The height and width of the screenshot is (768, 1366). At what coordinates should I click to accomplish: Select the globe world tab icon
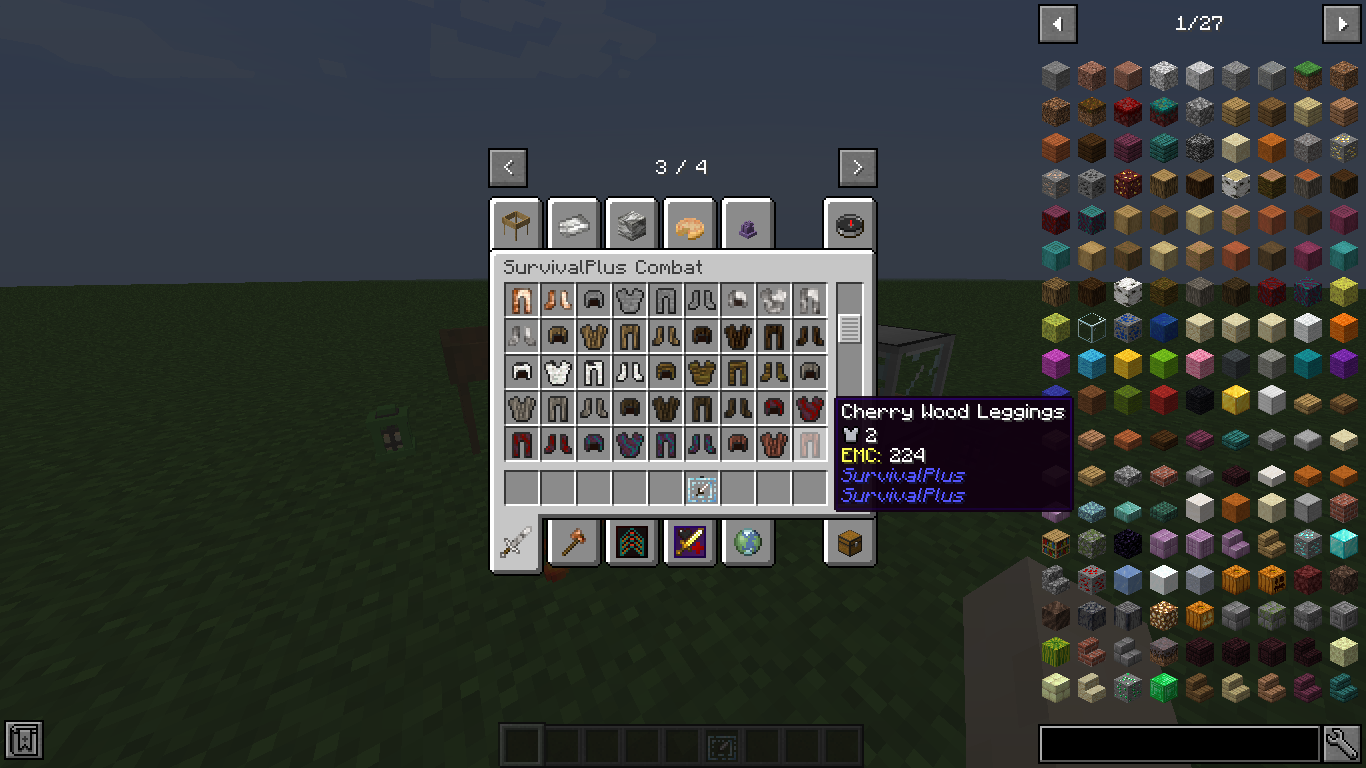coord(747,543)
